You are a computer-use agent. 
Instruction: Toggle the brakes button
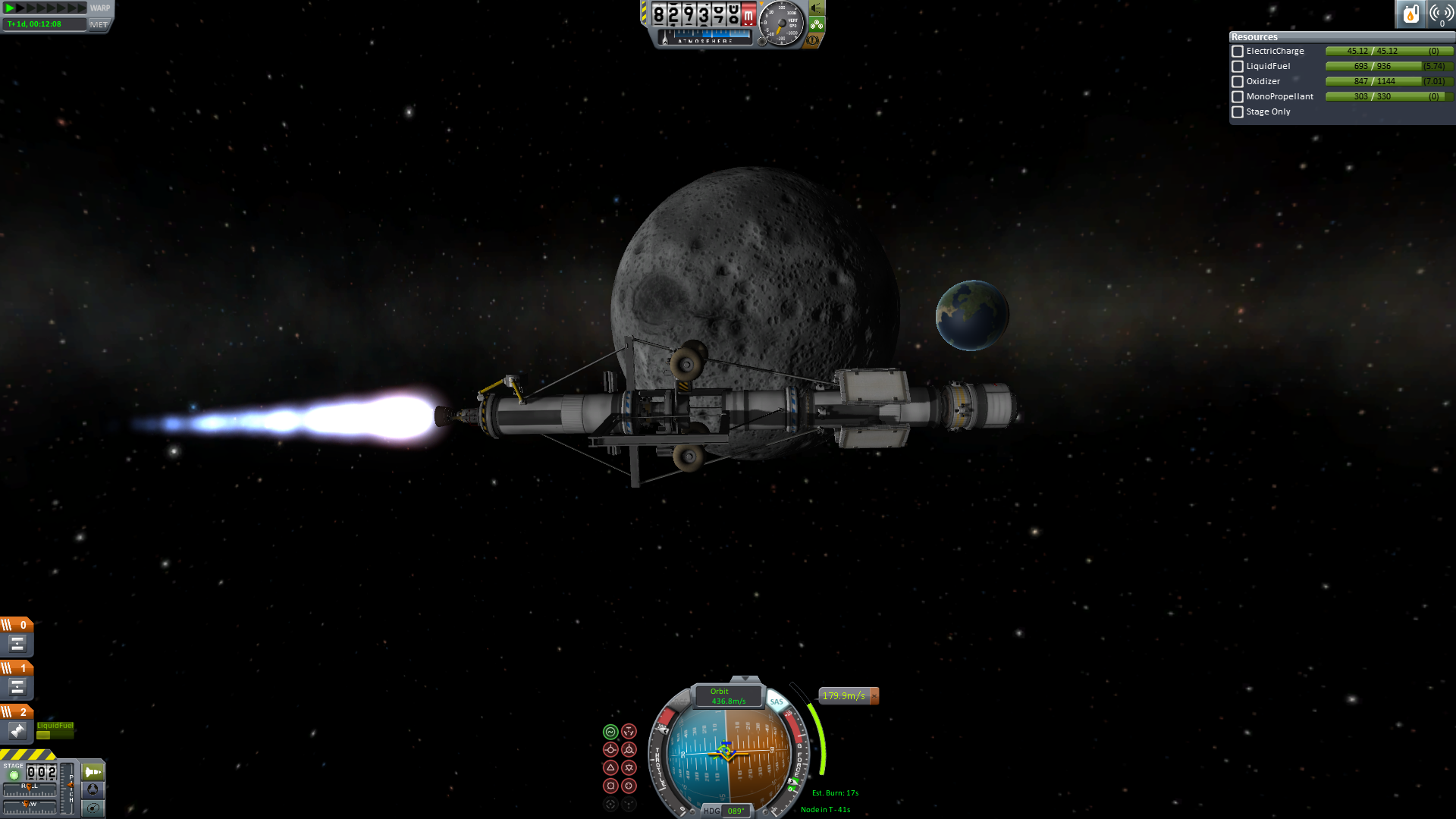[x=813, y=40]
